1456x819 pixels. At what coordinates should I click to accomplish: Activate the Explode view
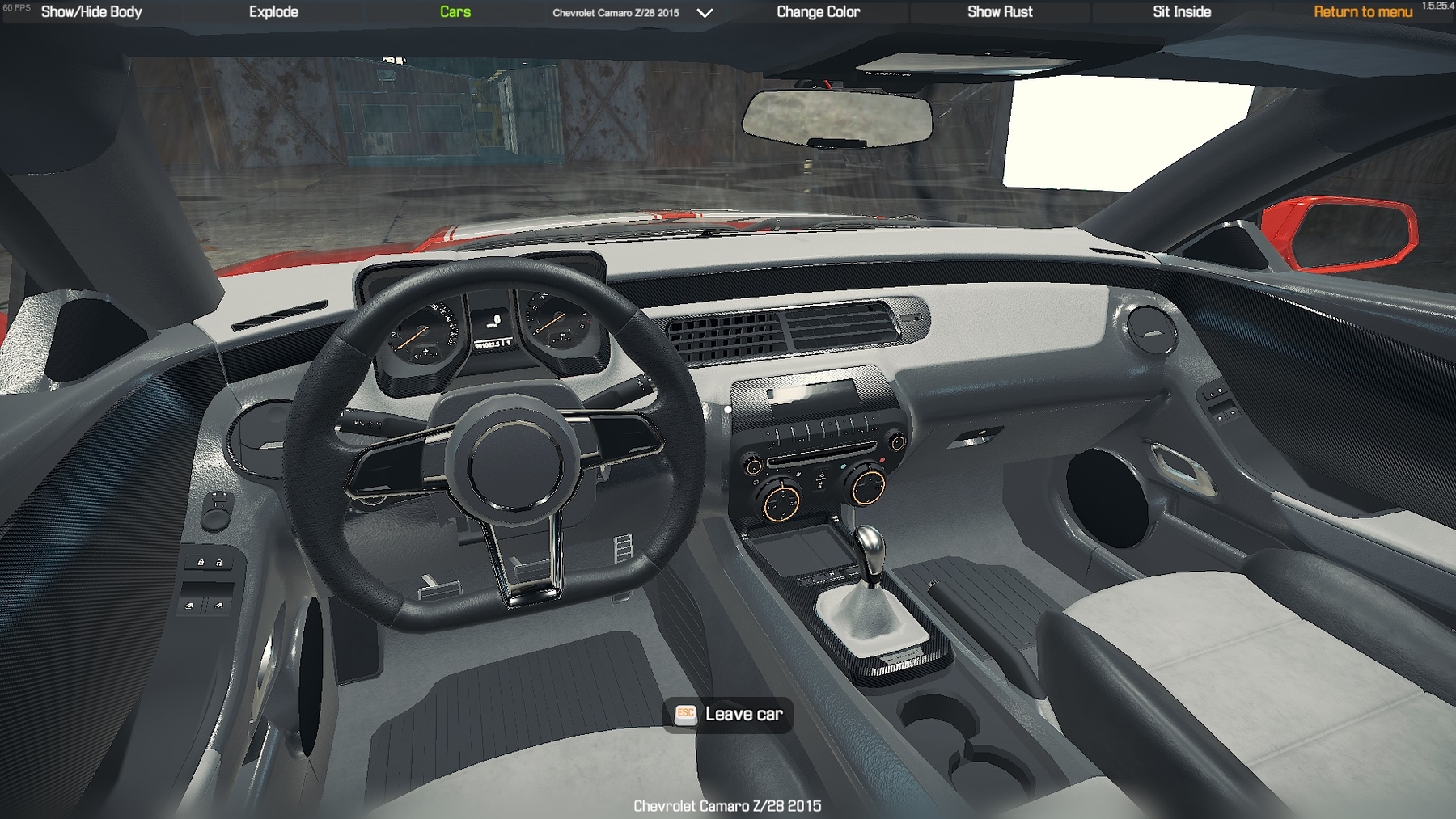pos(273,12)
